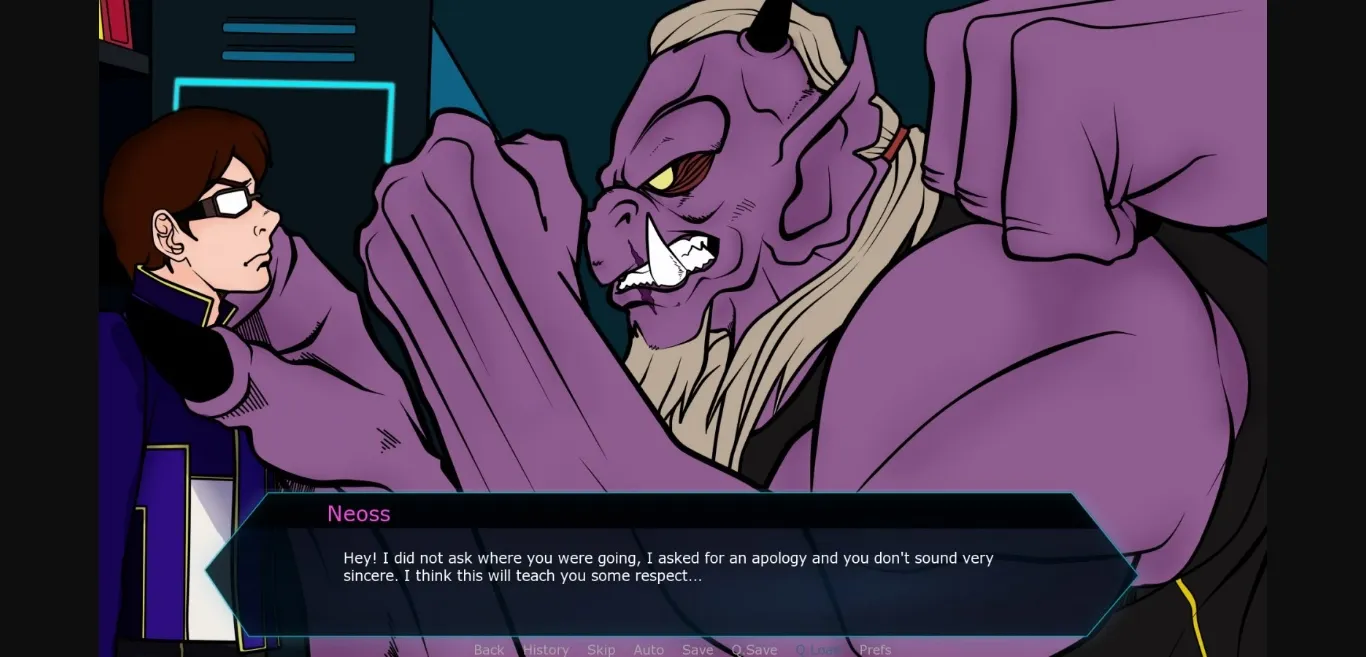Open the Prefs settings screen
This screenshot has height=657, width=1366.
click(x=875, y=650)
